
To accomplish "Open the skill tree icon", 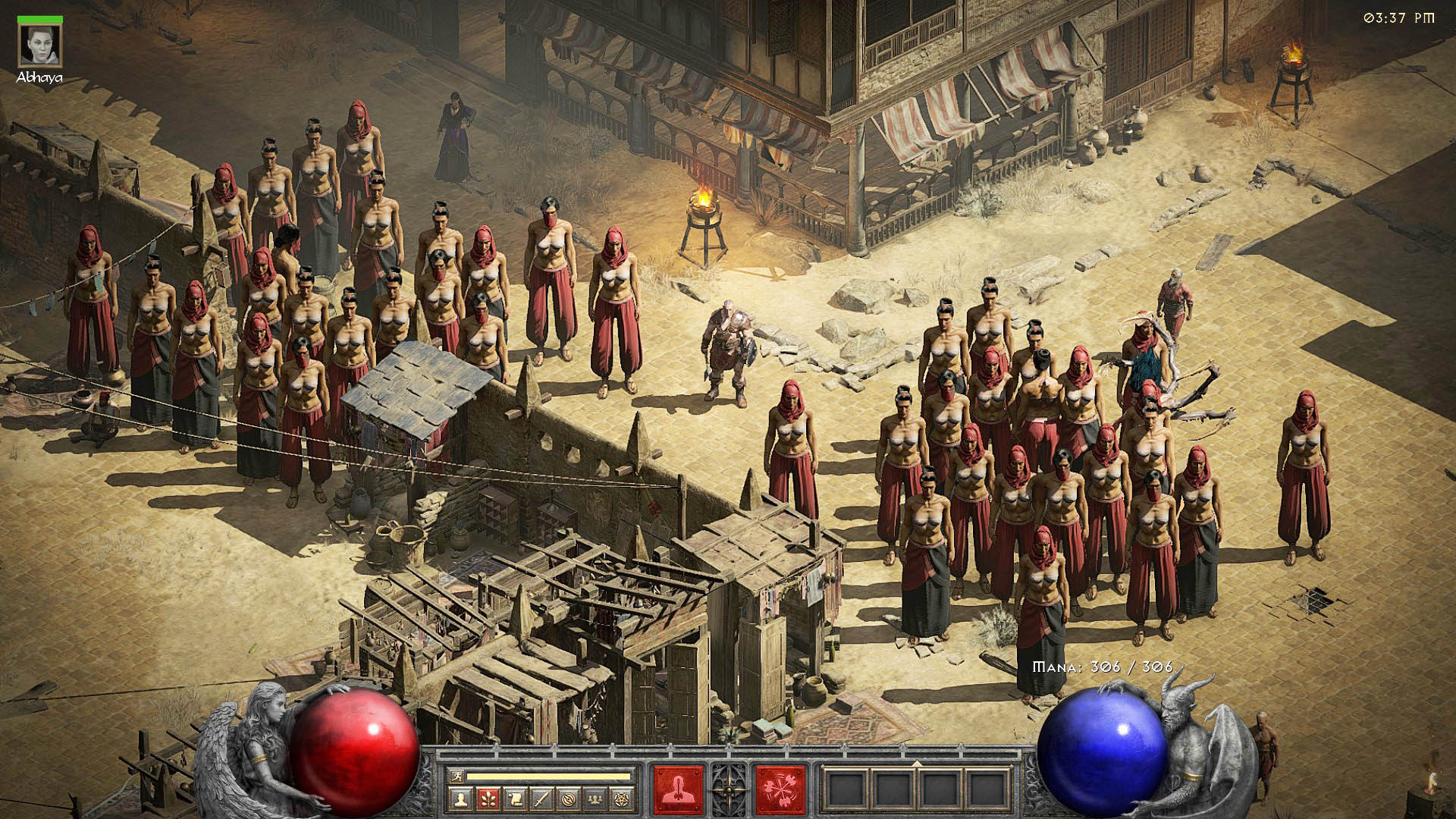I will tap(487, 799).
